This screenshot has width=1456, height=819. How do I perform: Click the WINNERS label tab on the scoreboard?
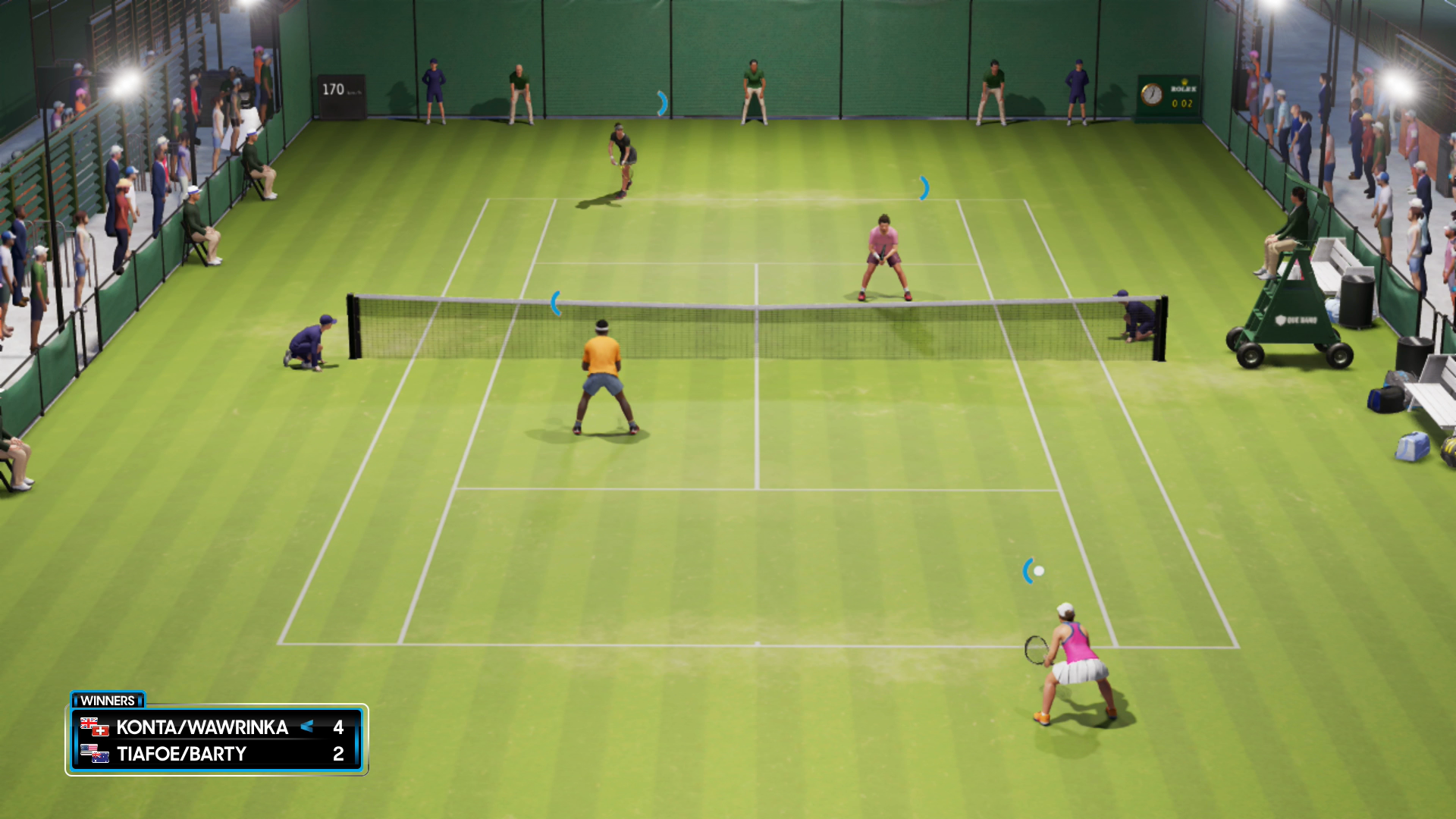pyautogui.click(x=108, y=701)
